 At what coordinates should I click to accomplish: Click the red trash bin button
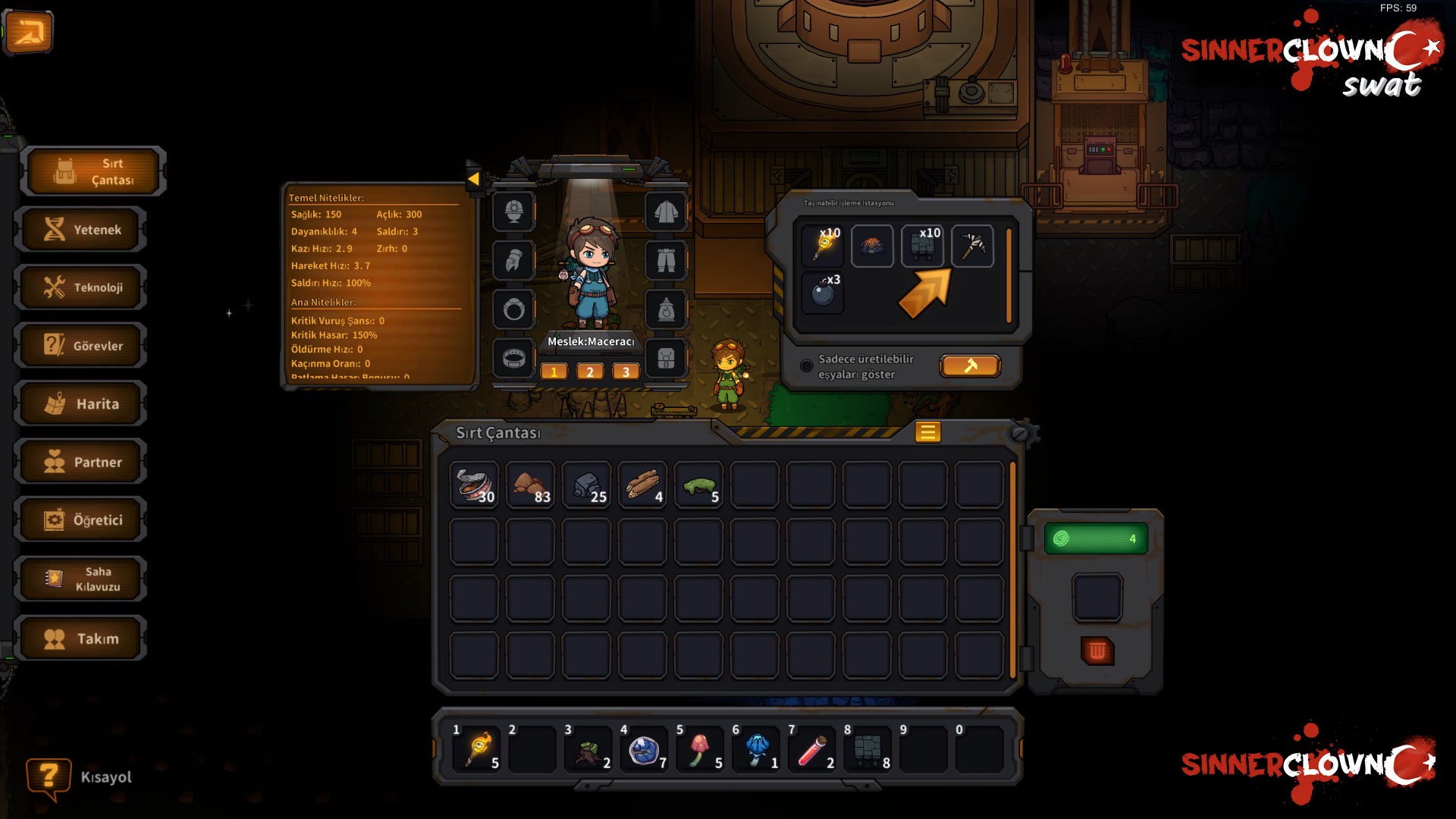(1097, 651)
